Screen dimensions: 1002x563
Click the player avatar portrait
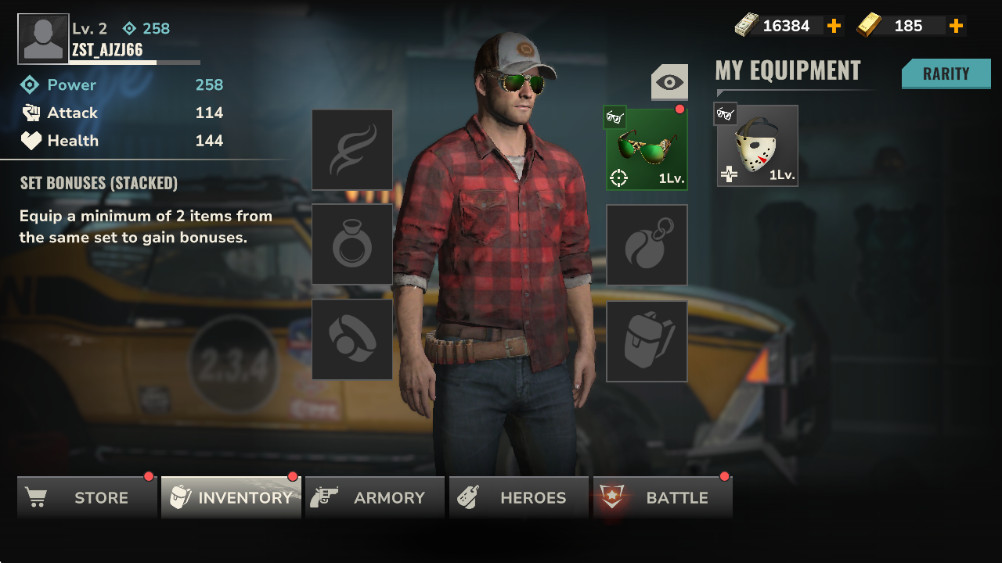point(43,38)
